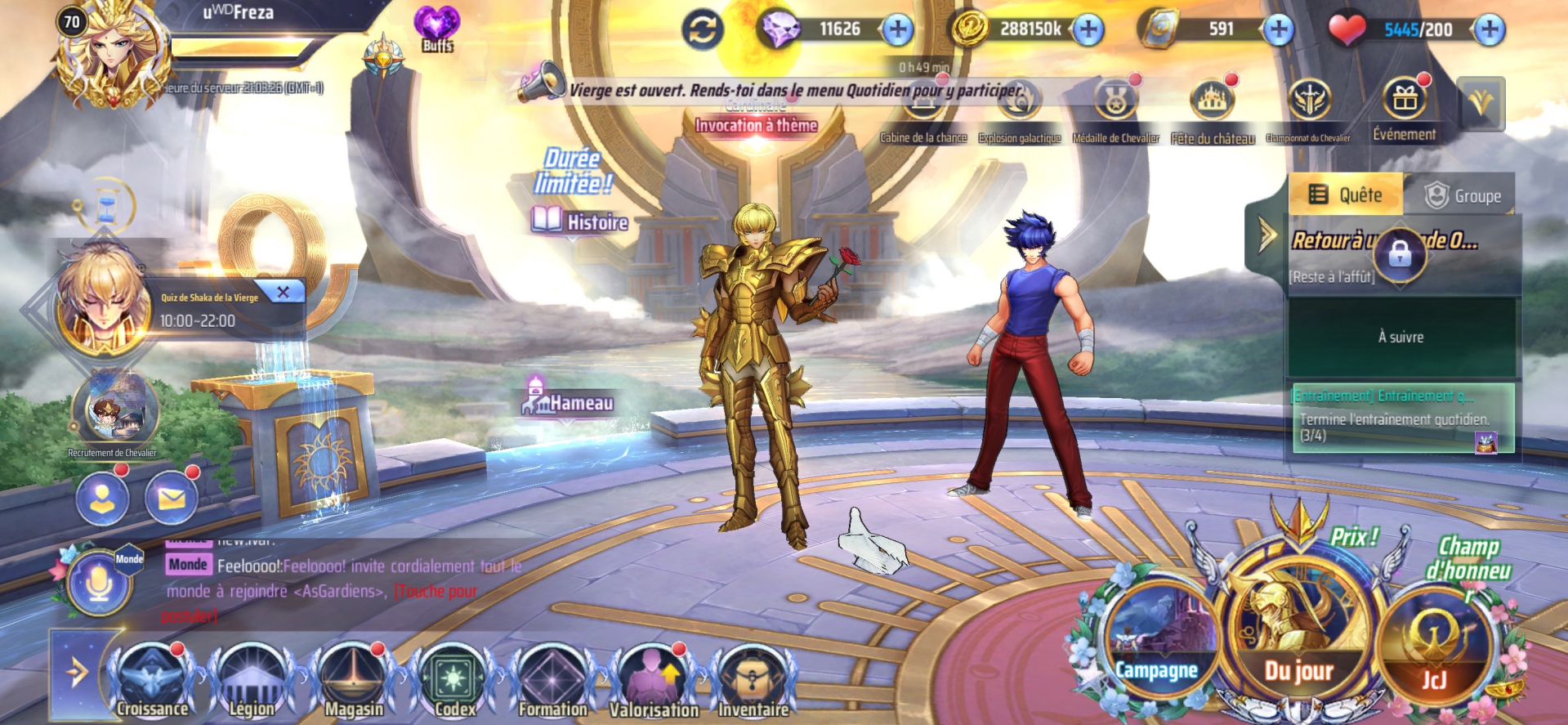Viewport: 1568px width, 725px height.
Task: Add more diamonds with the plus button
Action: pos(897,29)
